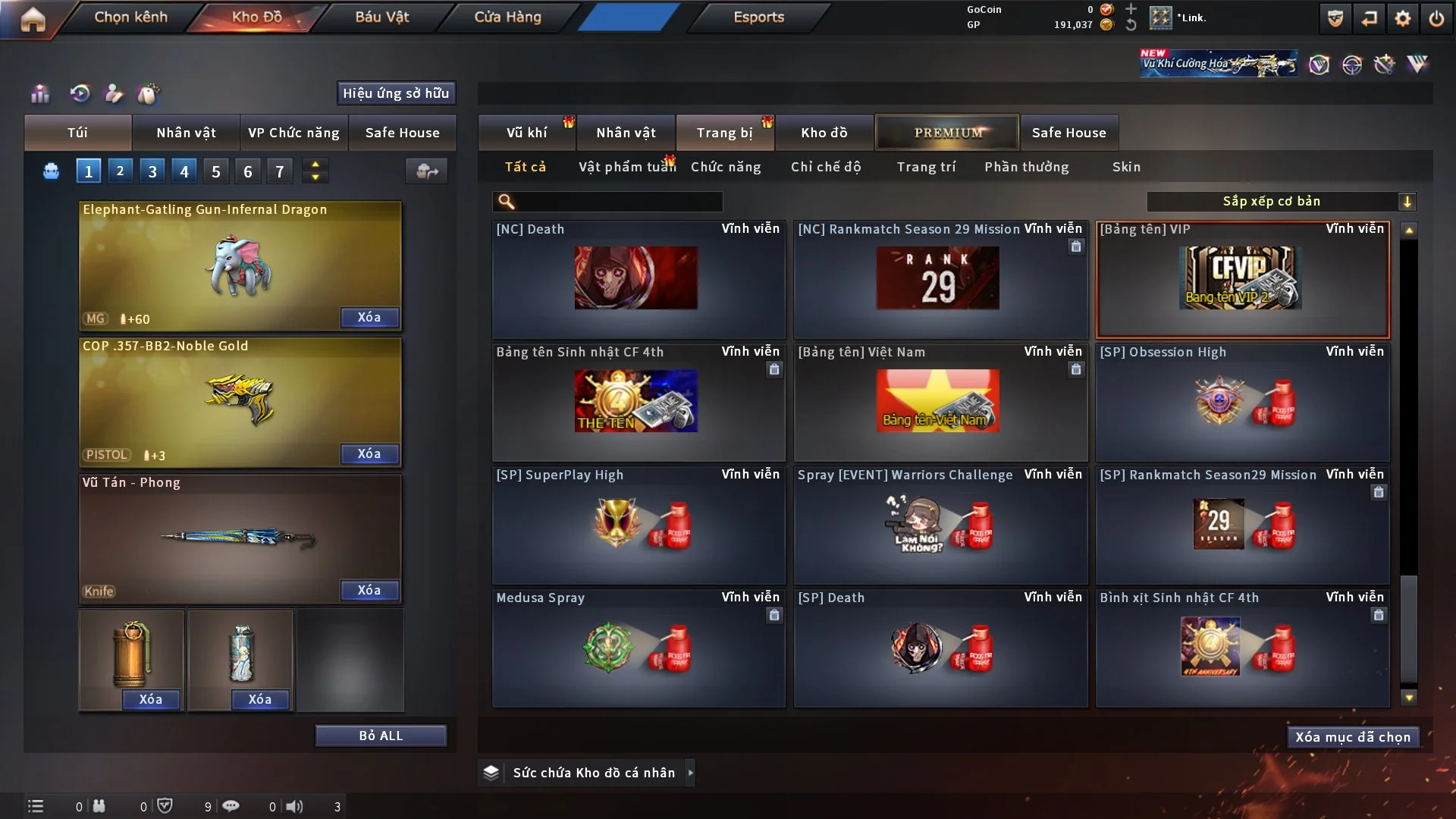
Task: Switch to the PREMIUM tab
Action: [947, 133]
